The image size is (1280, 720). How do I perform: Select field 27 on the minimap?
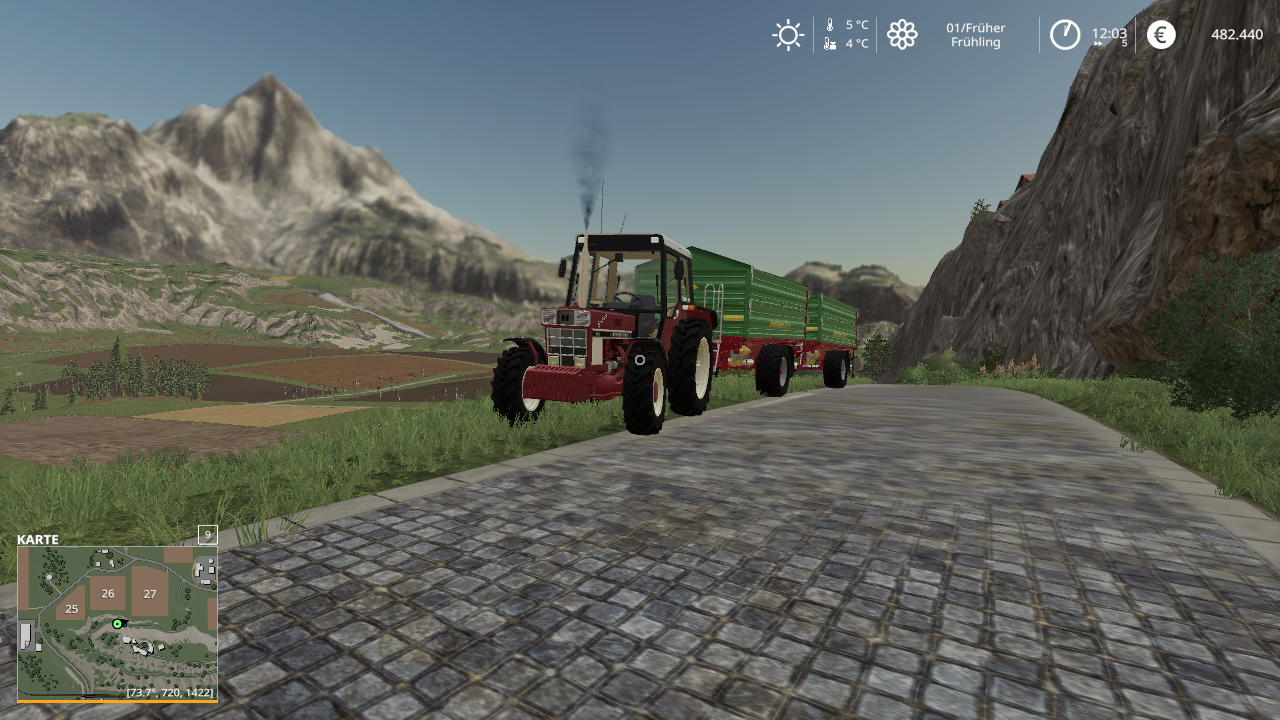pyautogui.click(x=149, y=593)
